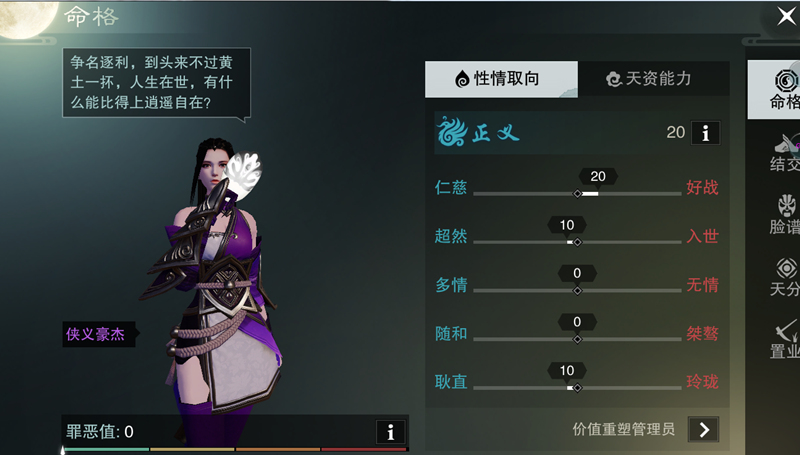Open the 结交 side menu
800x455 pixels.
(784, 150)
